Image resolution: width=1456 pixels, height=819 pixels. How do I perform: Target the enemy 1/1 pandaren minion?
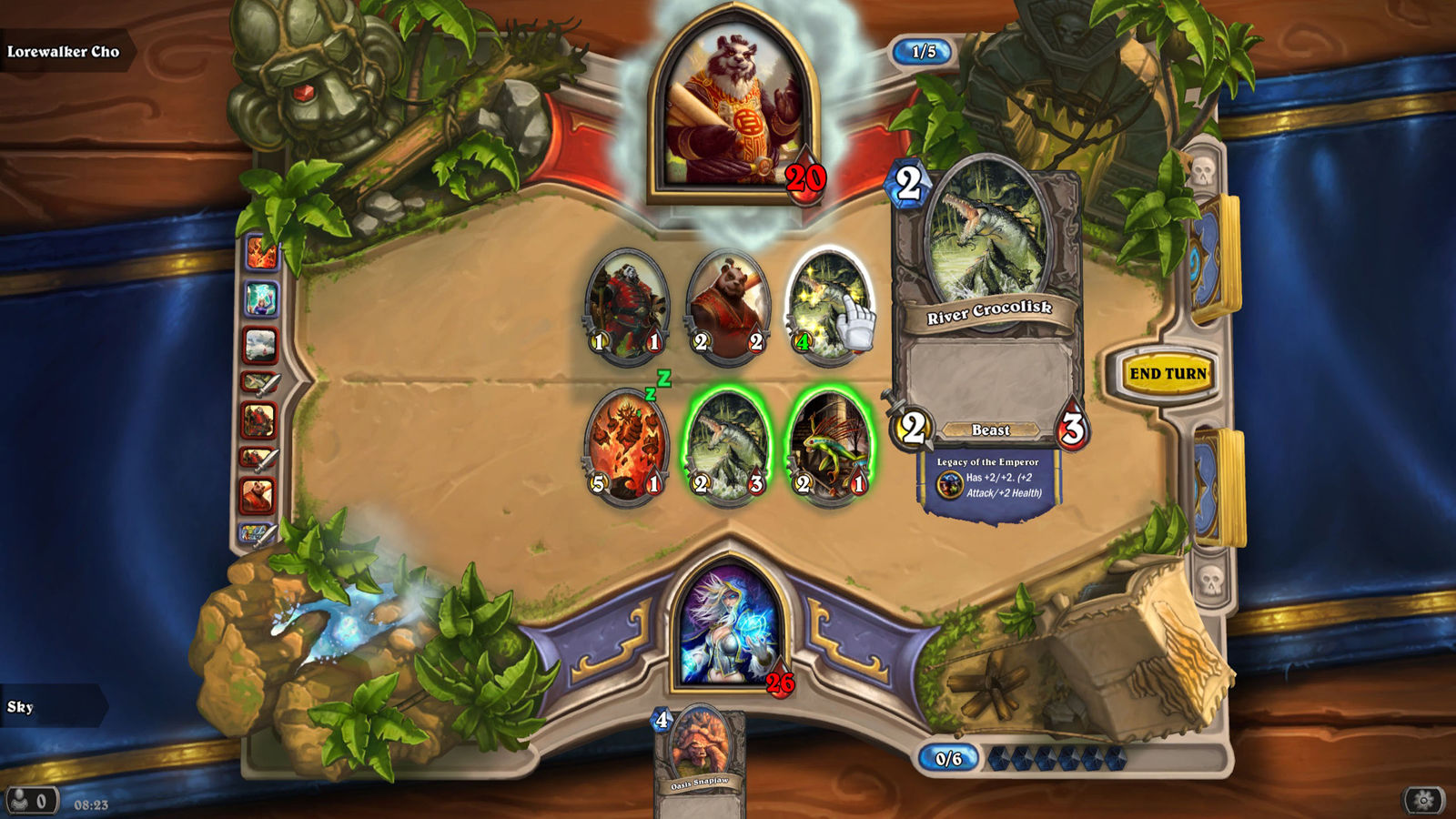tap(626, 307)
